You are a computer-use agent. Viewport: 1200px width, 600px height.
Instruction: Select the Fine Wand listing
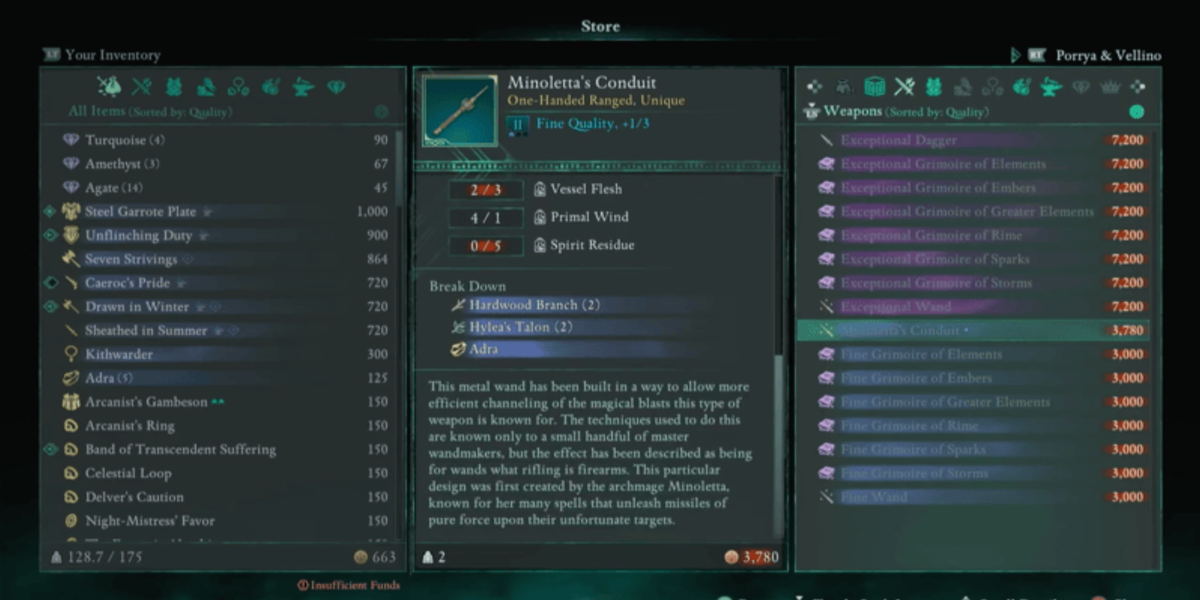(874, 497)
